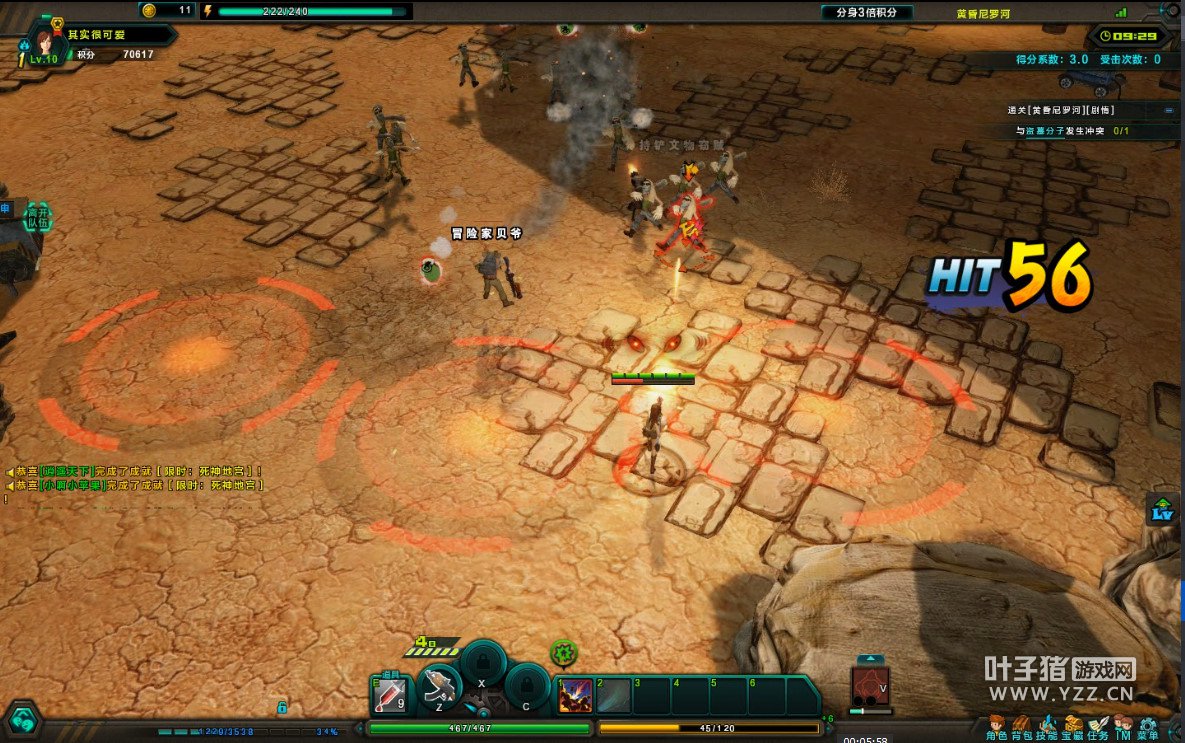Open the 菜单 system menu
Screen dimensions: 1185x743
[1148, 726]
